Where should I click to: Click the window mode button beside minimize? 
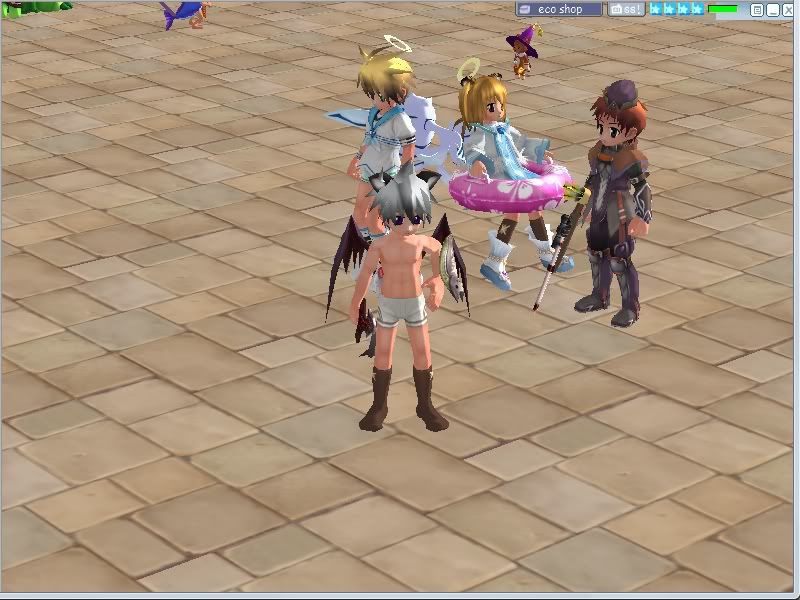point(757,10)
